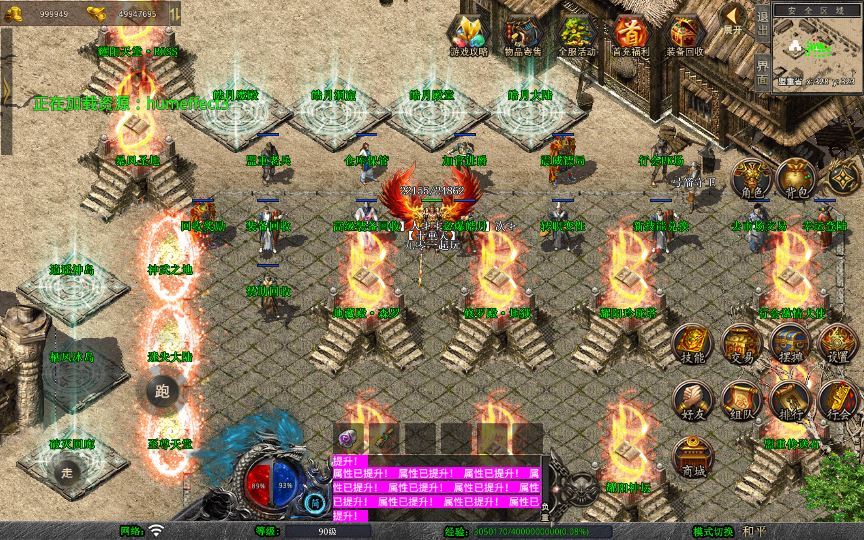Open the 全服活动 server events icon
This screenshot has height=540, width=864.
(577, 33)
